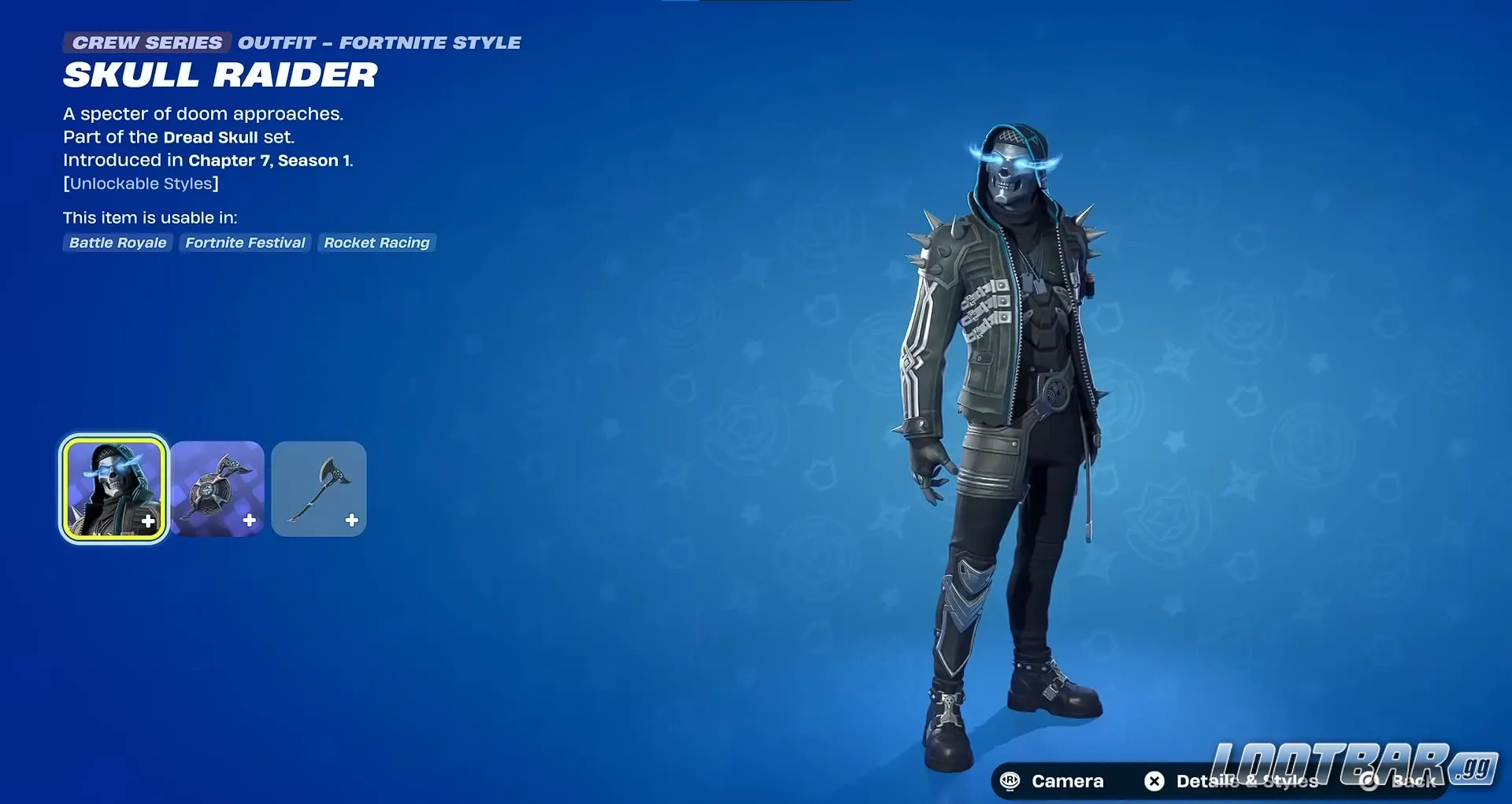Click the plus icon on the back bling item
This screenshot has height=804, width=1512.
249,520
